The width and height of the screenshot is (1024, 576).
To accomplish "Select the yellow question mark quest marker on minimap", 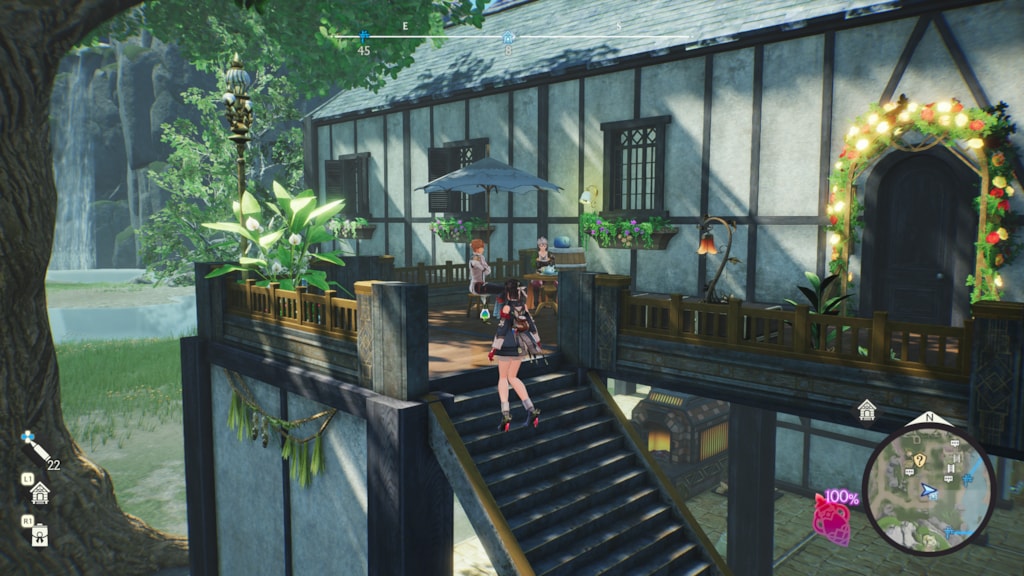I will pos(919,460).
